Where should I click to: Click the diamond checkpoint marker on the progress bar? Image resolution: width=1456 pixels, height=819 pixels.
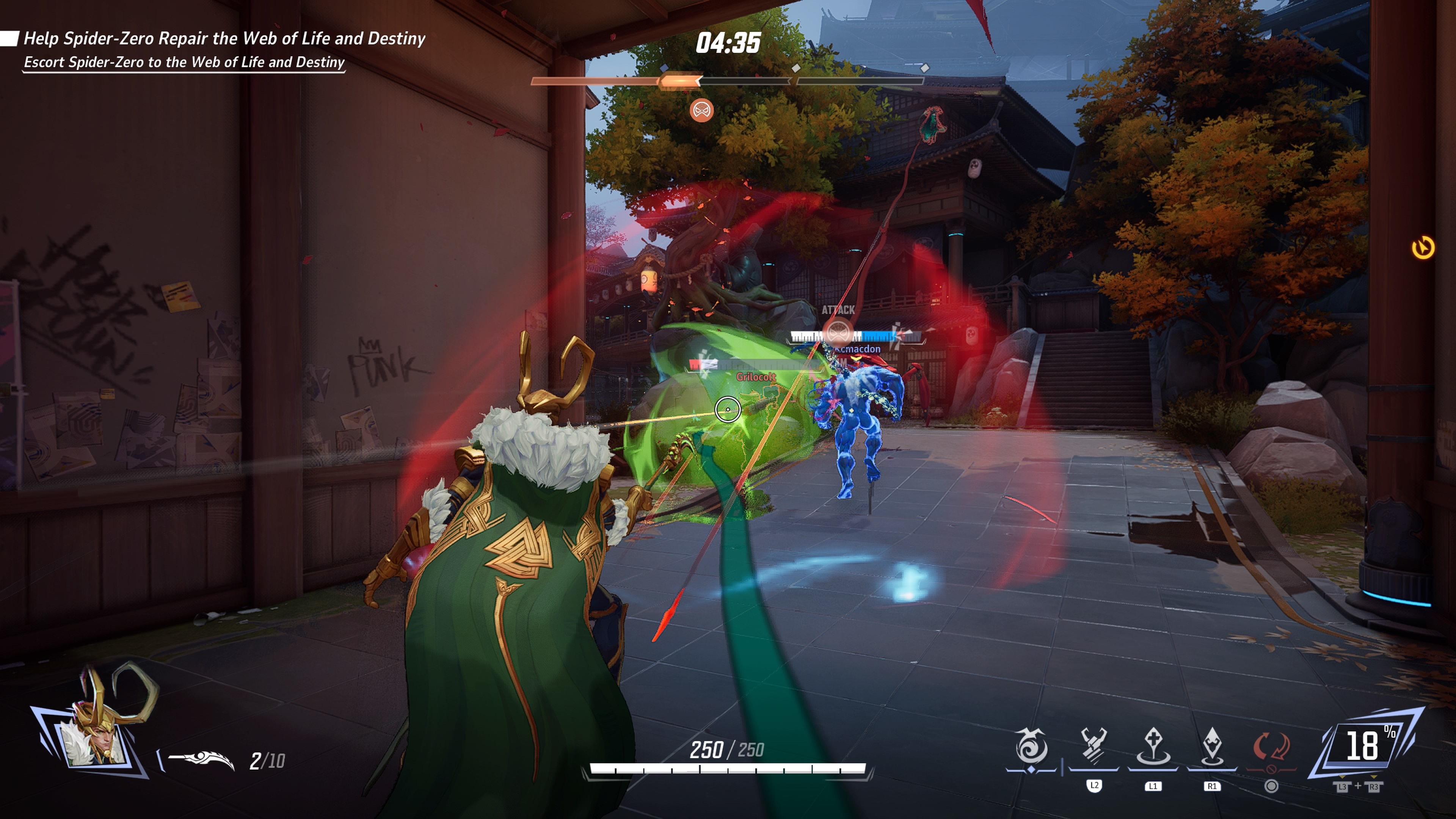tap(796, 69)
